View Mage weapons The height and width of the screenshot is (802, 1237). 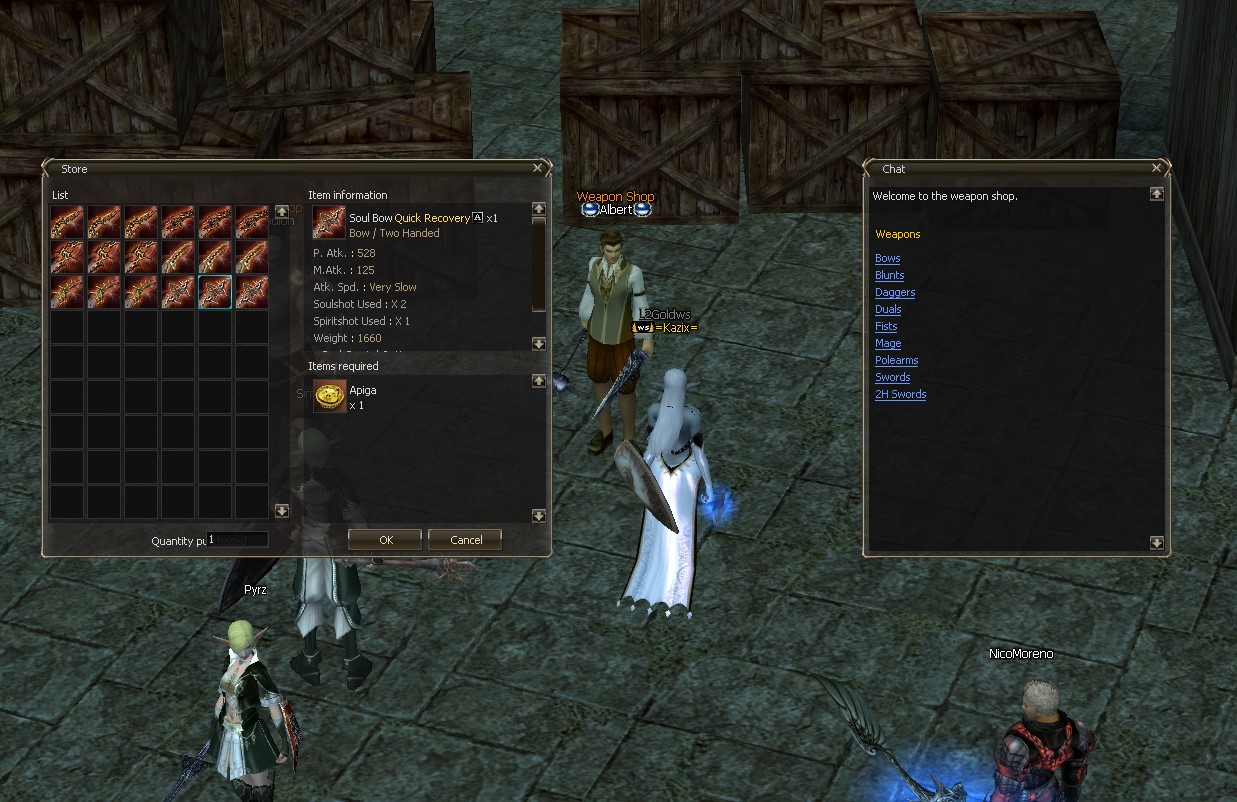pos(888,343)
